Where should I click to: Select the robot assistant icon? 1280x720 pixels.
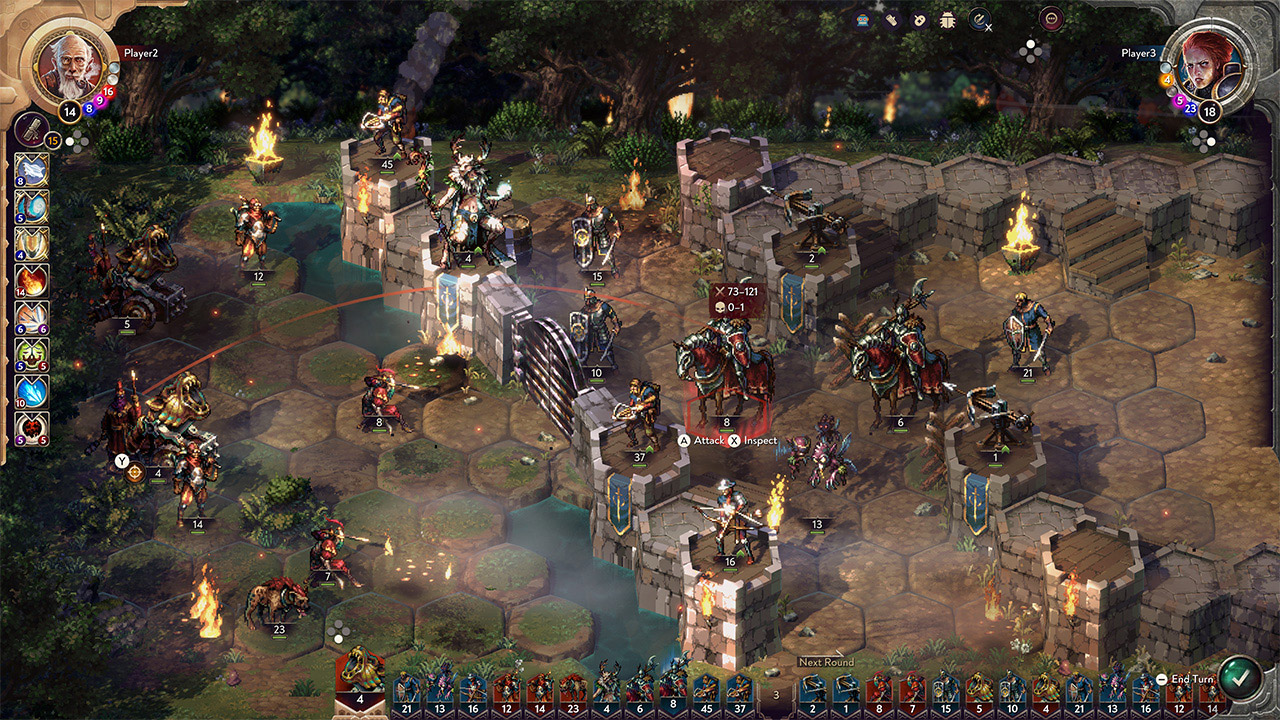coord(862,17)
